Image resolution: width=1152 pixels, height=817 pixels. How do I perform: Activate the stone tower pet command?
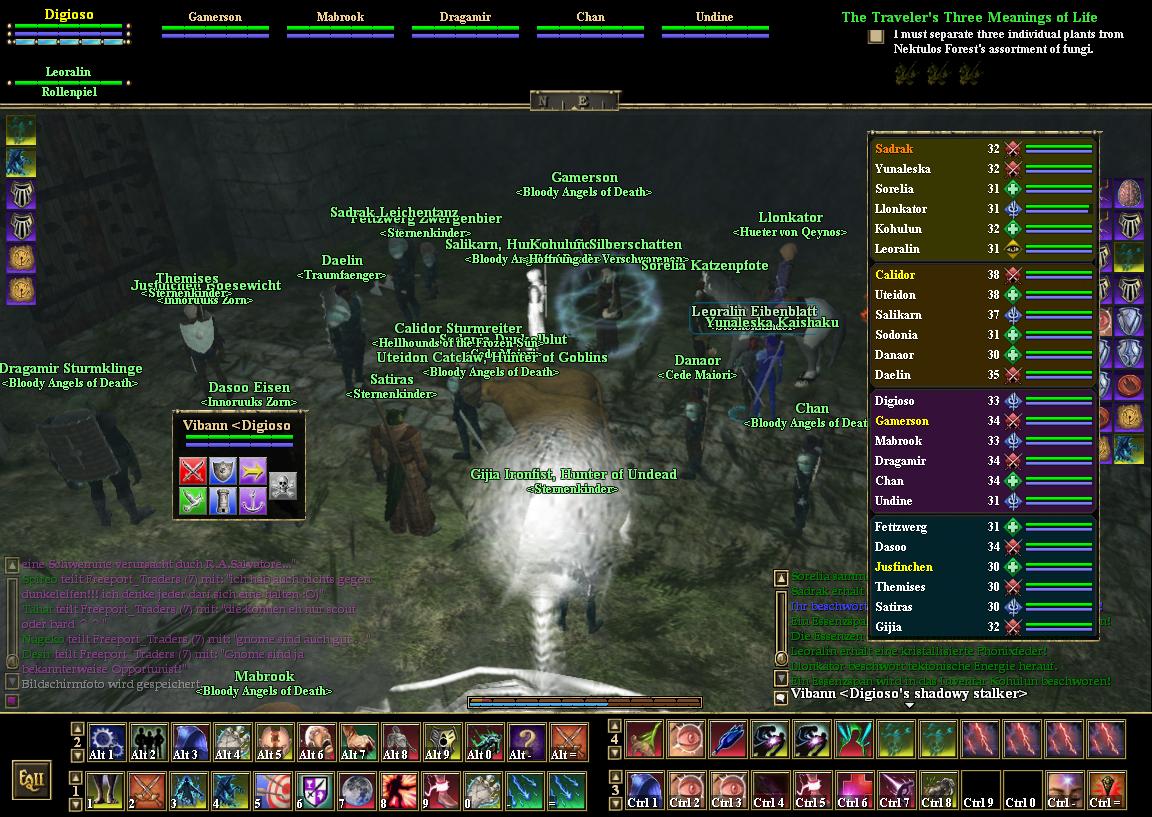click(223, 501)
